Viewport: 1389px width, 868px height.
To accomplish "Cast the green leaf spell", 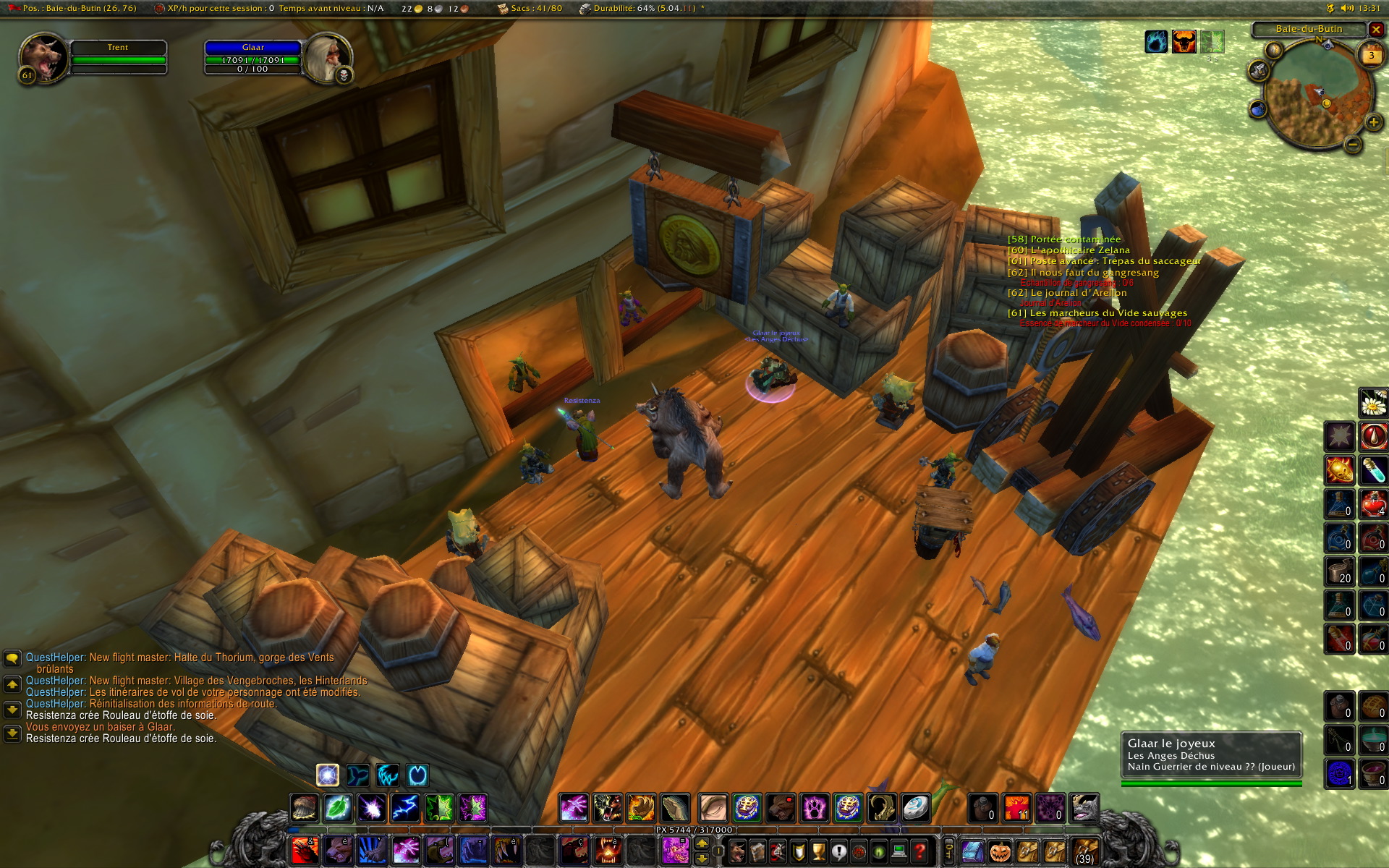I will [338, 807].
